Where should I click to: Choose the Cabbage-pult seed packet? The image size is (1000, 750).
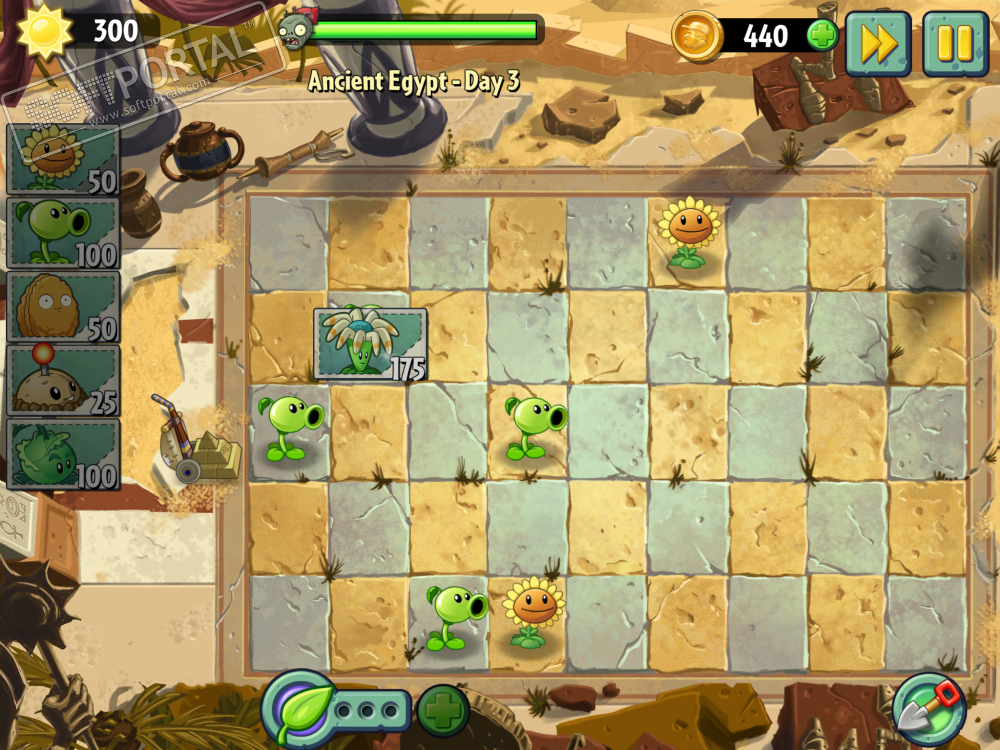pyautogui.click(x=63, y=454)
